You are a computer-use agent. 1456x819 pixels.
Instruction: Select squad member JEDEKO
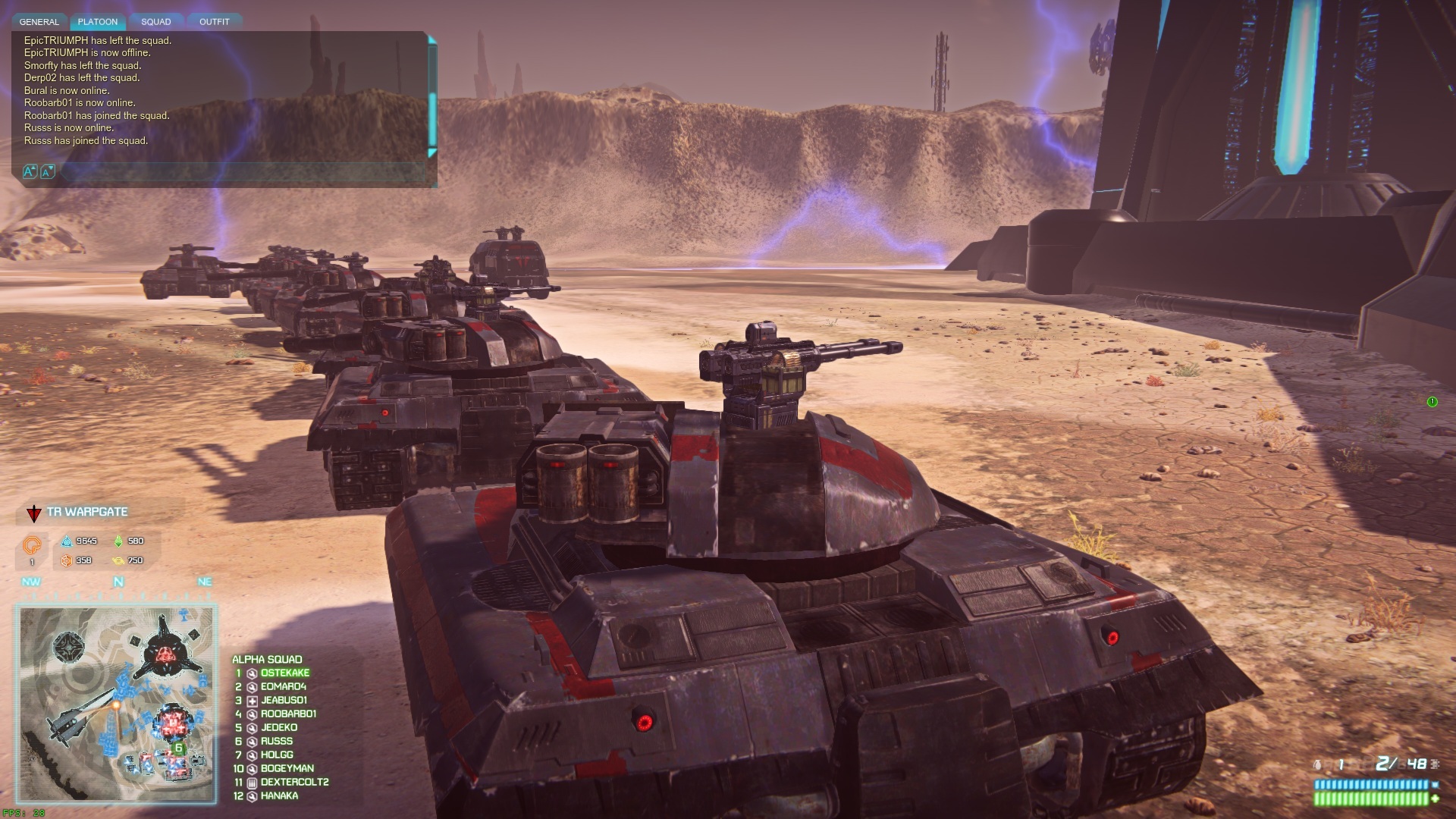pyautogui.click(x=278, y=728)
